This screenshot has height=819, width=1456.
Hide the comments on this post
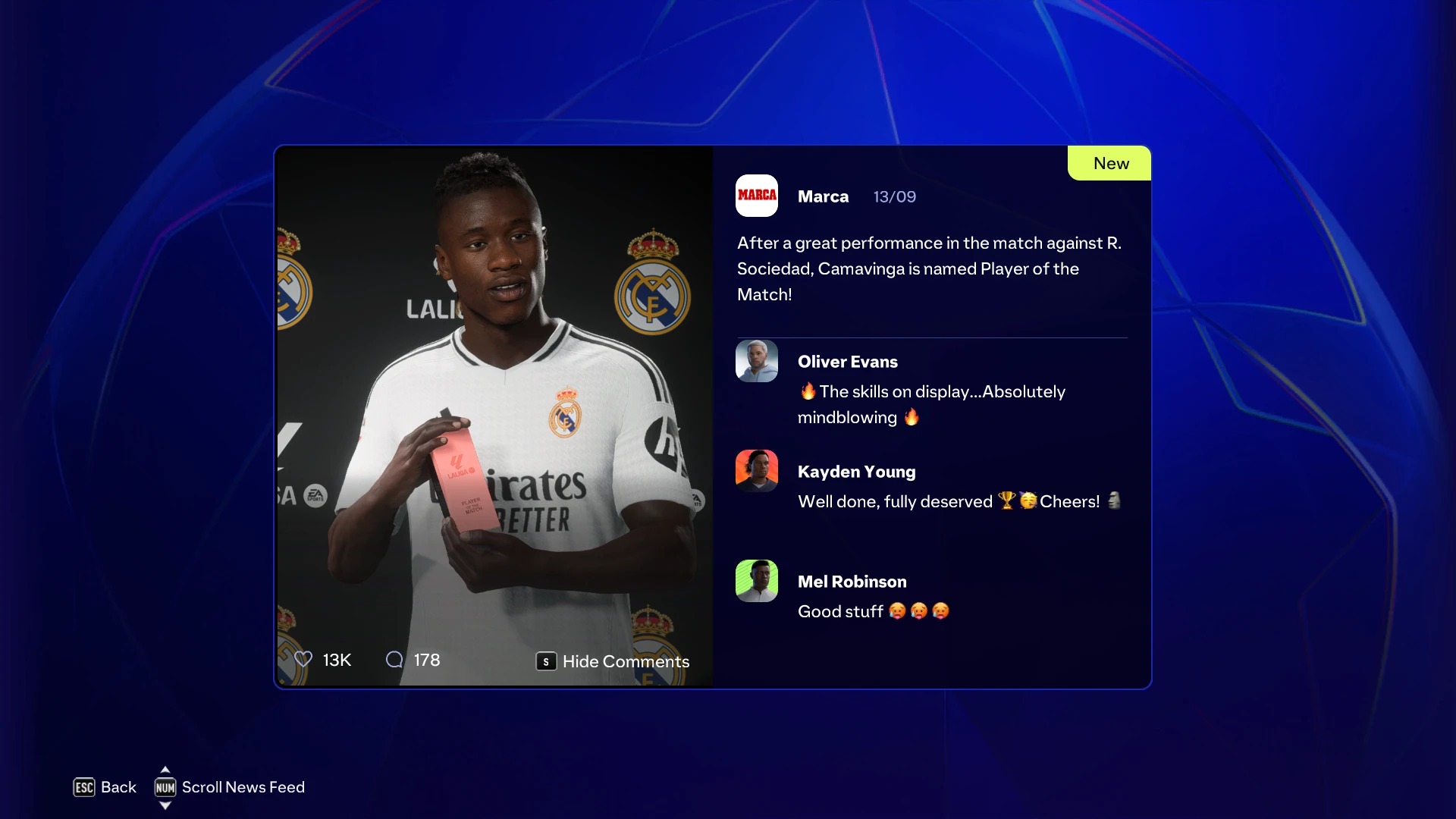[x=613, y=661]
